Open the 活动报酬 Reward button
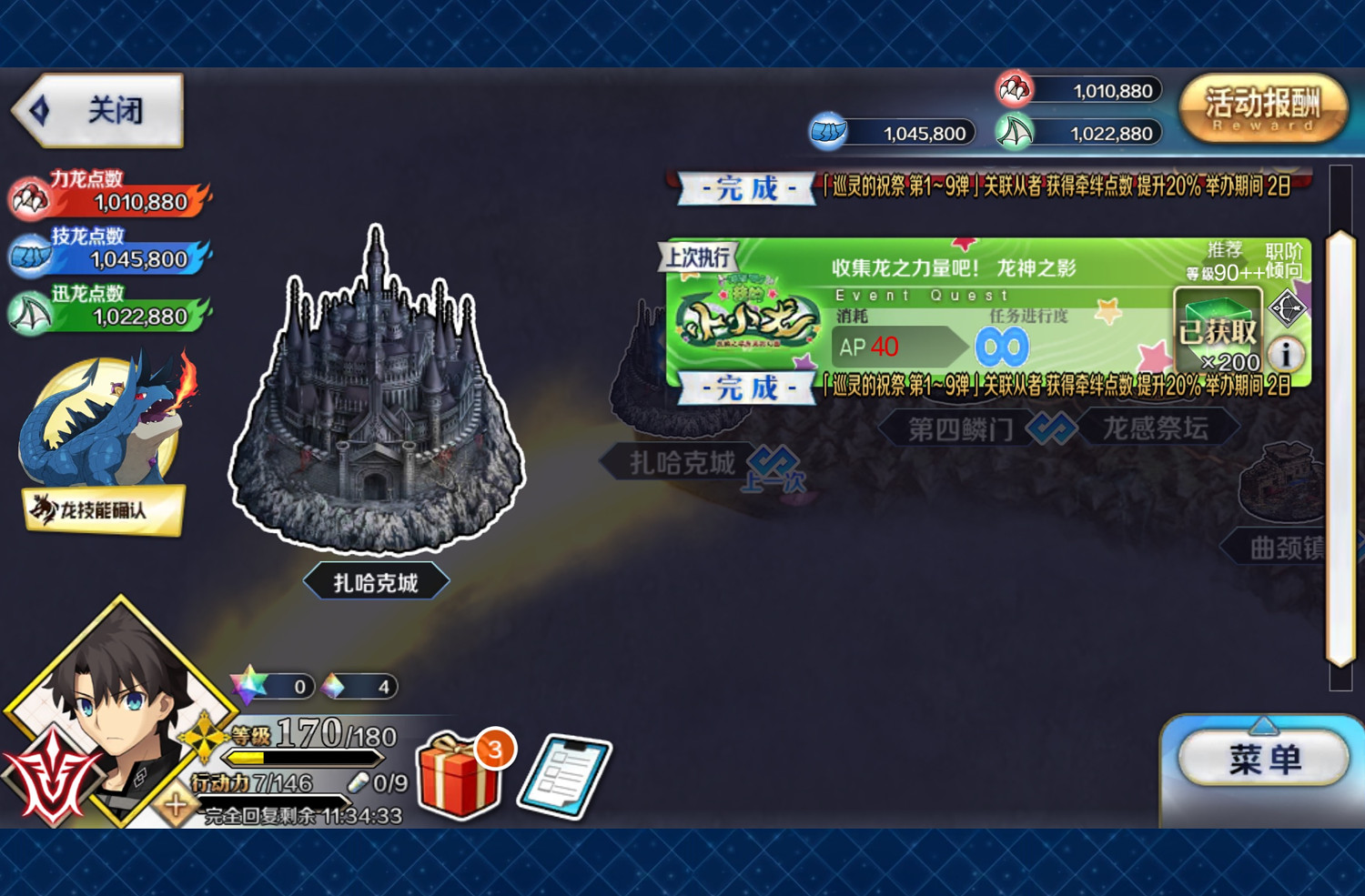 [1263, 109]
